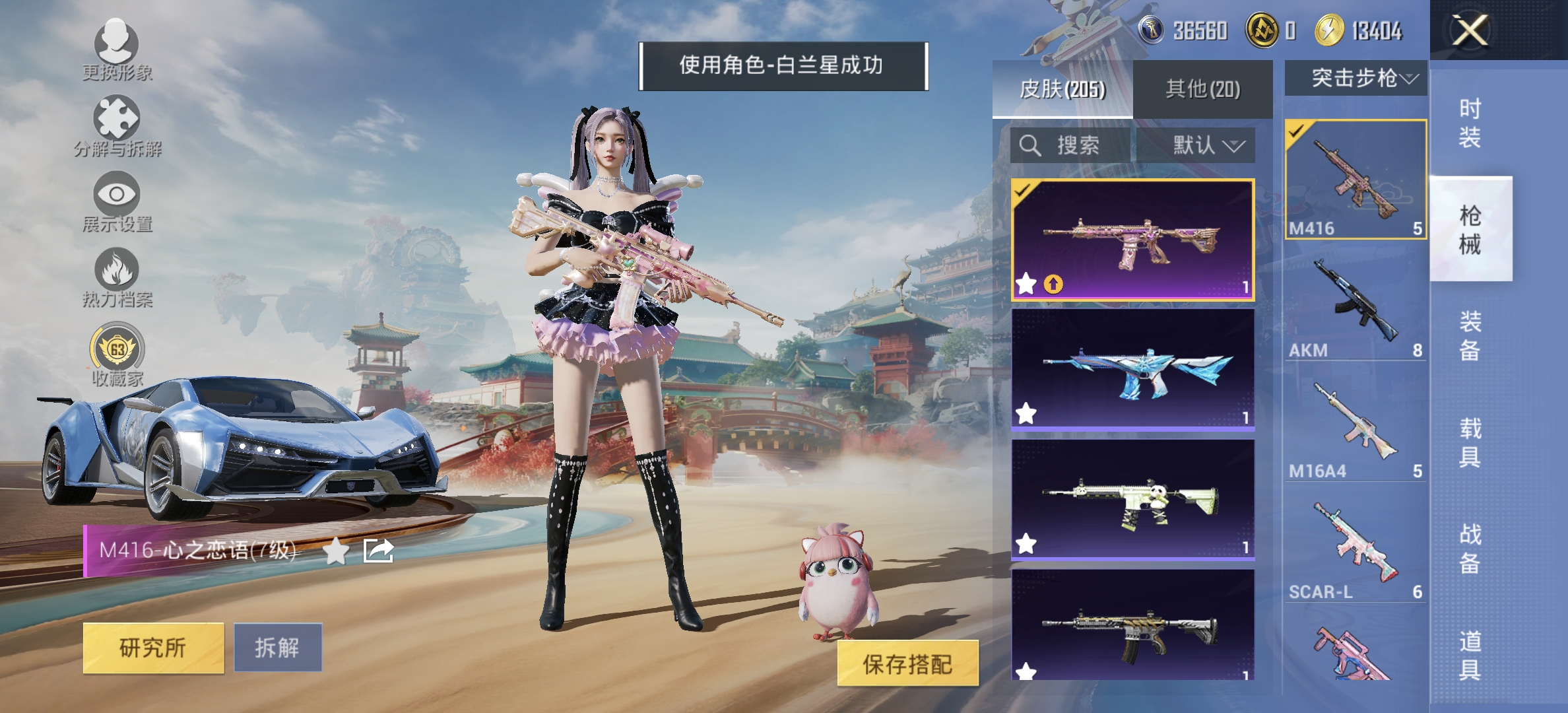Switch to the 其他(20) tab
The width and height of the screenshot is (1568, 713).
click(x=1204, y=90)
